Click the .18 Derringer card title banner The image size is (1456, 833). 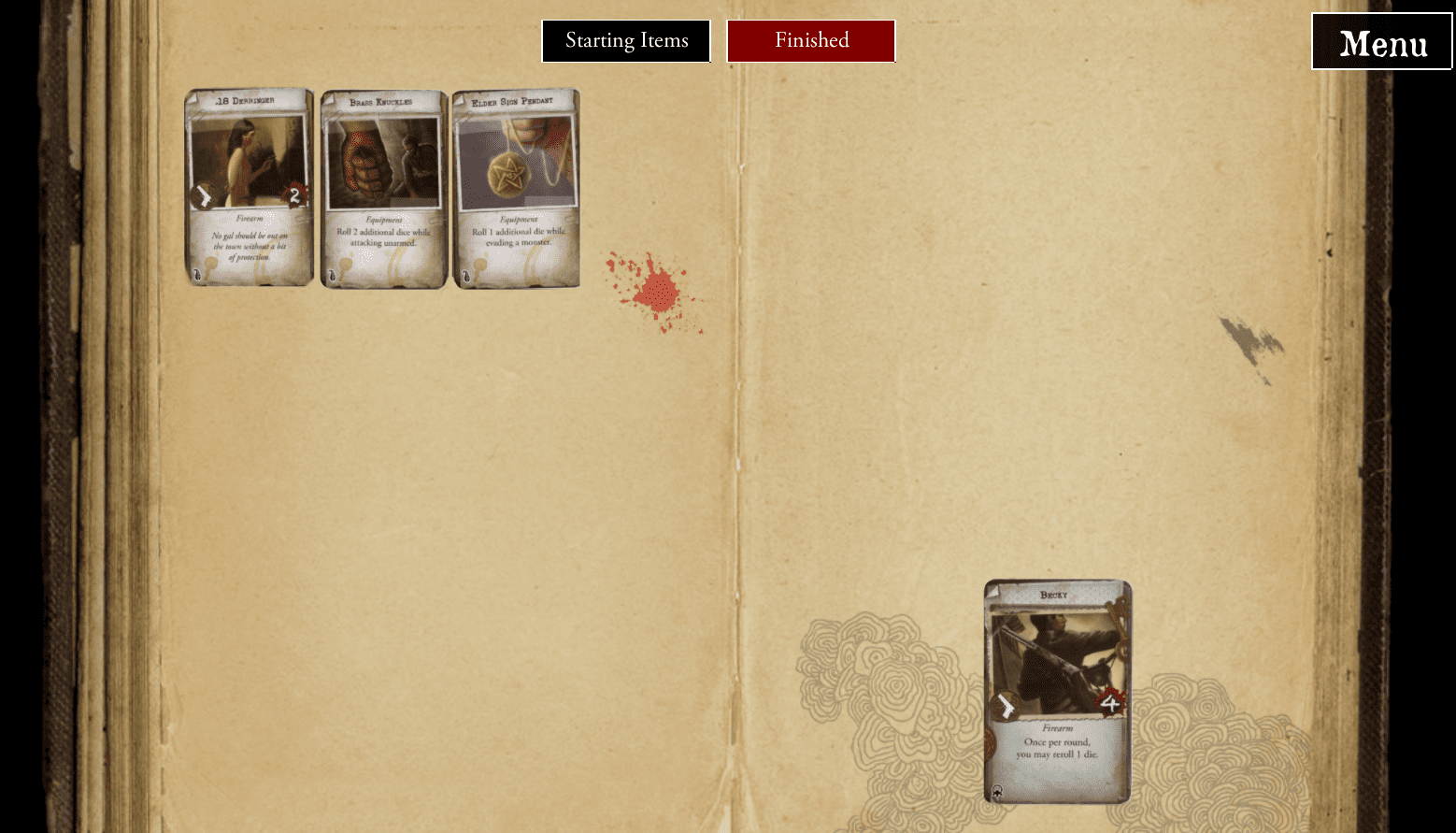248,101
